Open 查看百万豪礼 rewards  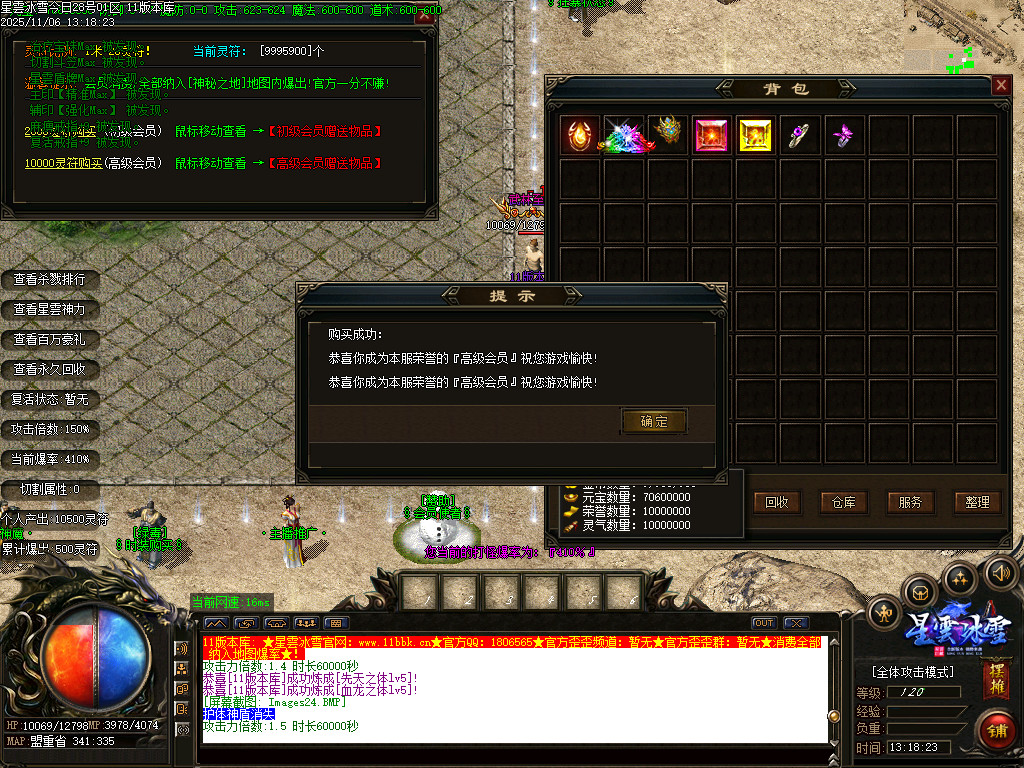[x=49, y=340]
